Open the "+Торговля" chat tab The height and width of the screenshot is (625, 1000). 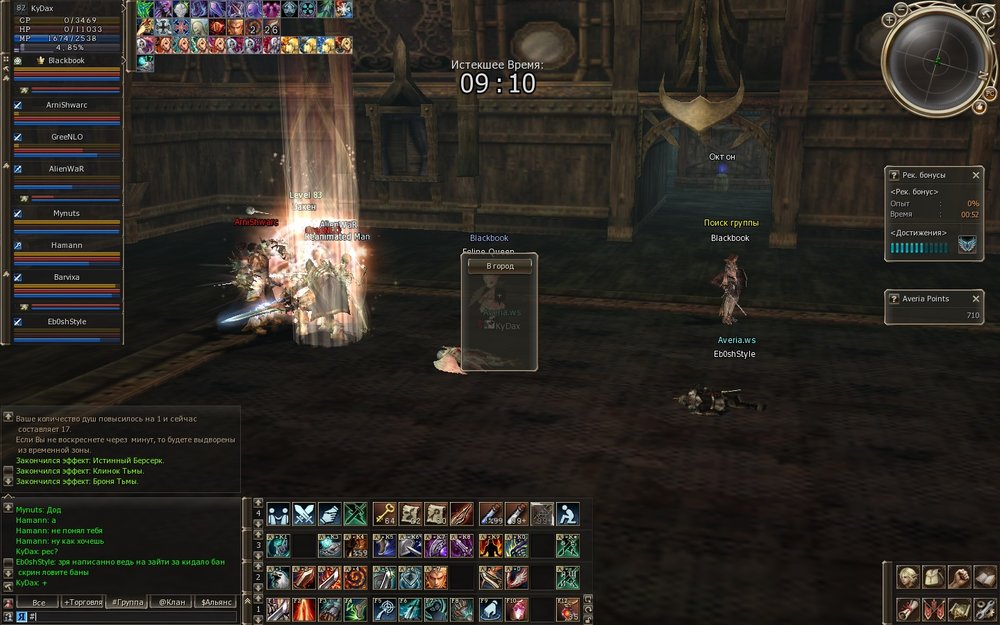tap(82, 602)
